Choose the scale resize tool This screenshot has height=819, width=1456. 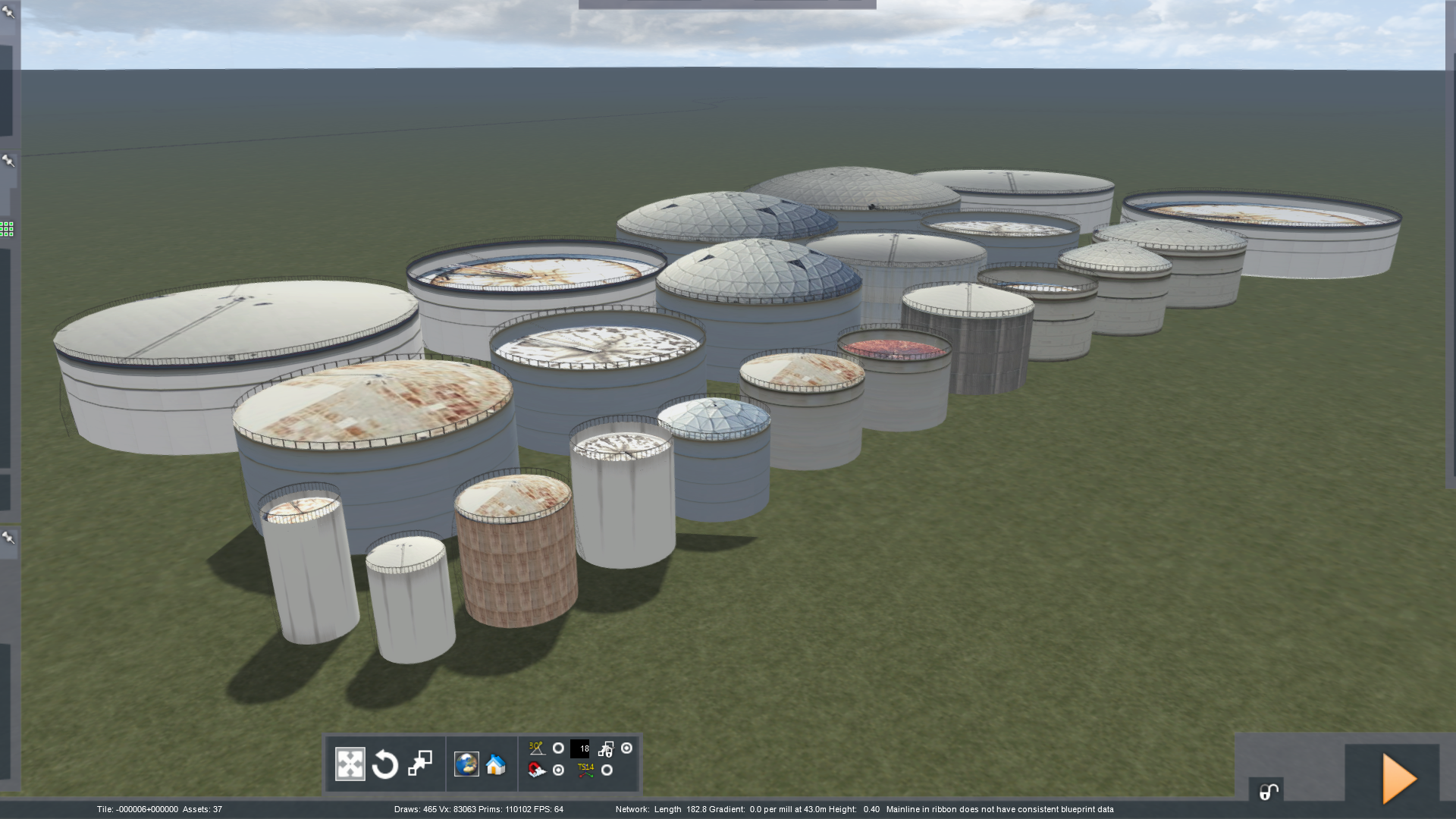point(420,763)
